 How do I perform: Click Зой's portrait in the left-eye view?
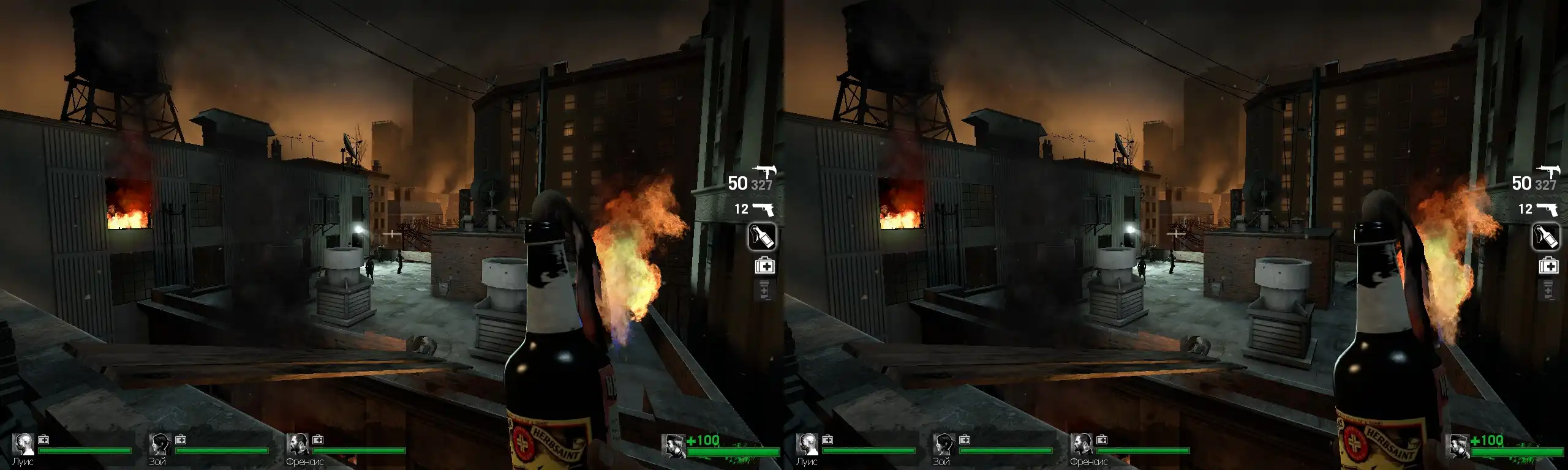pyautogui.click(x=160, y=444)
